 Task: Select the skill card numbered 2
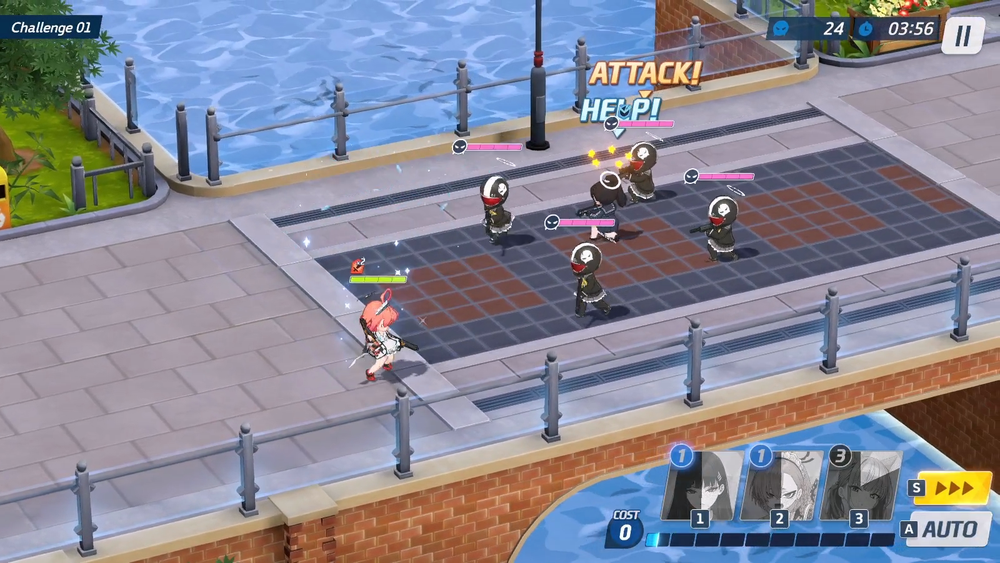coord(782,487)
